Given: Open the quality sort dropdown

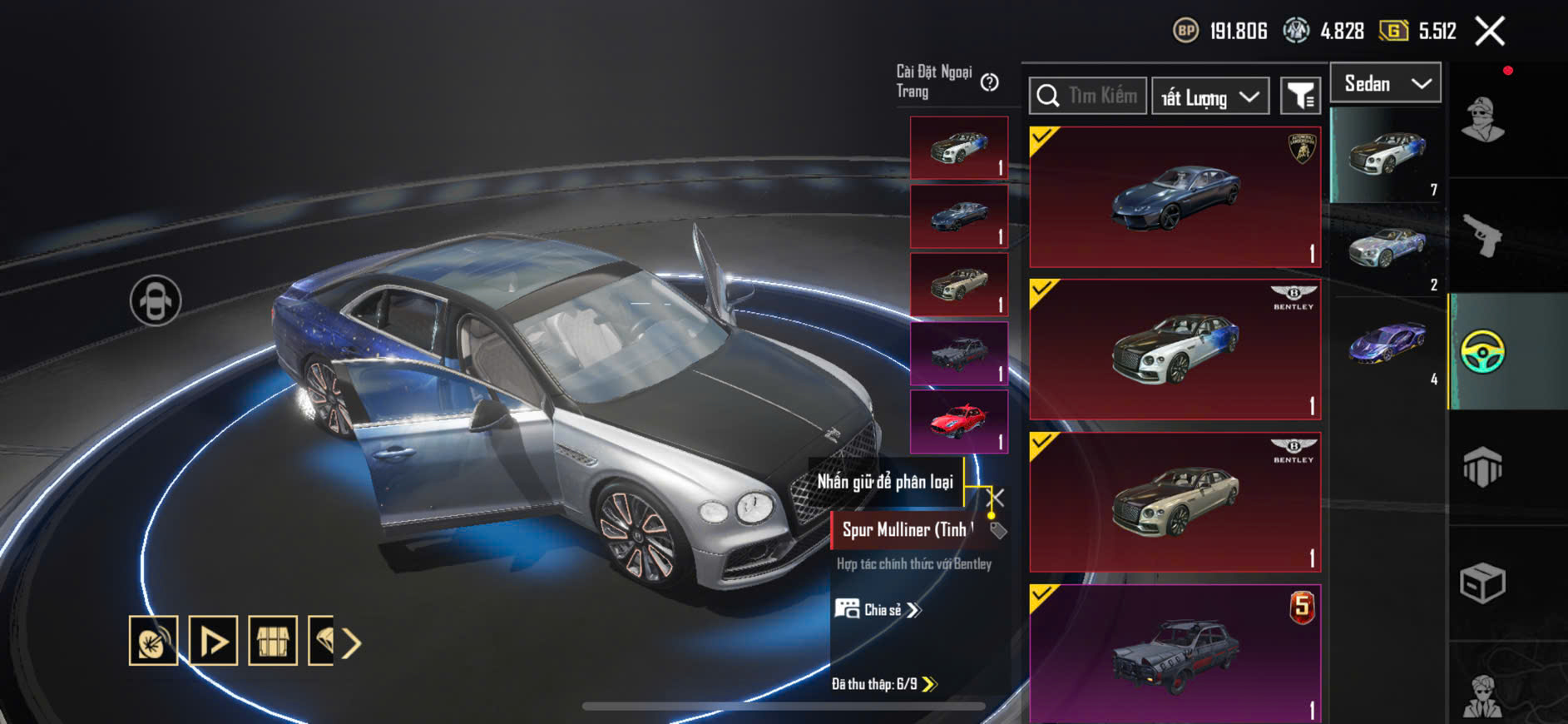Looking at the screenshot, I should (1210, 97).
